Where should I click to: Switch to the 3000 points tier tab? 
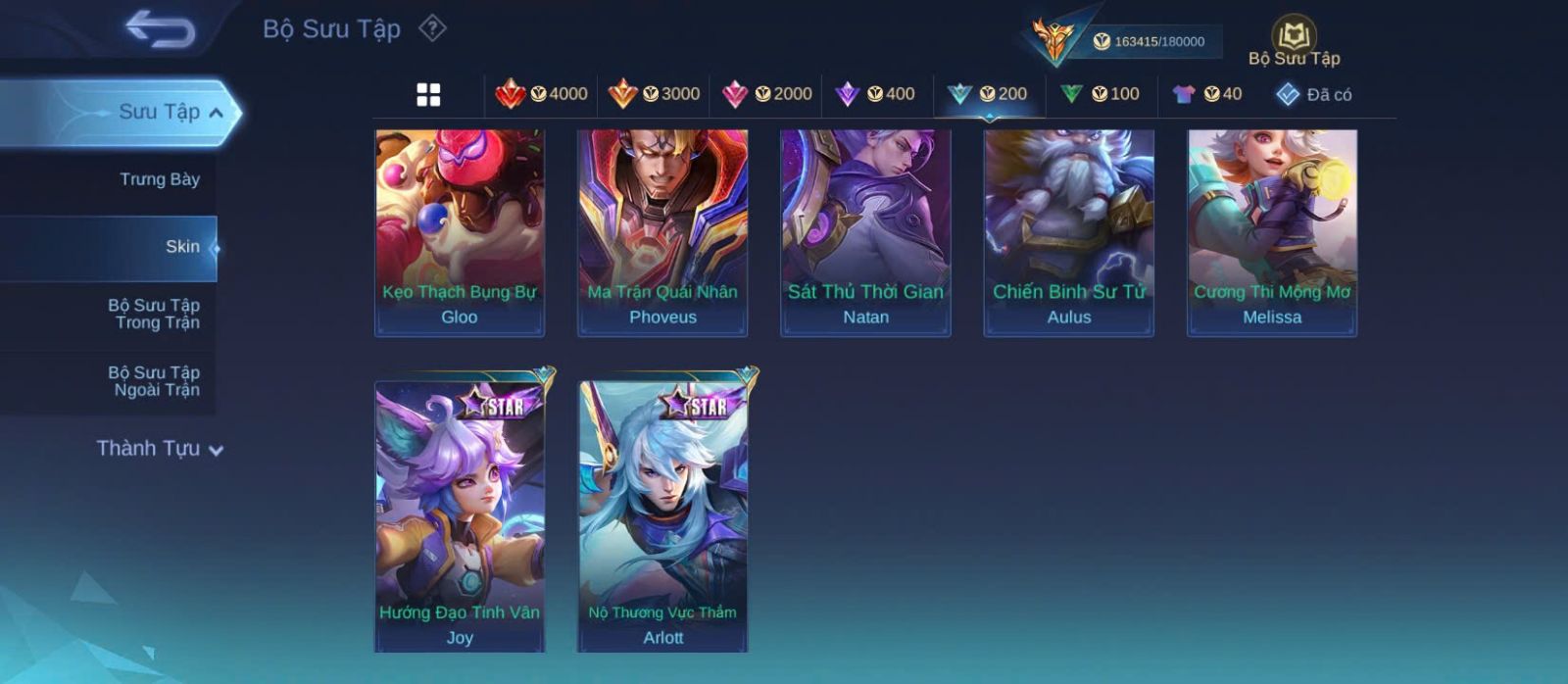click(654, 94)
